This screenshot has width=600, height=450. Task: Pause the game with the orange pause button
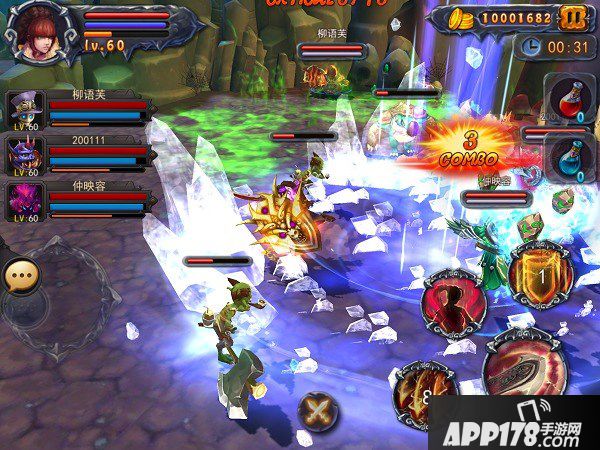pyautogui.click(x=572, y=18)
